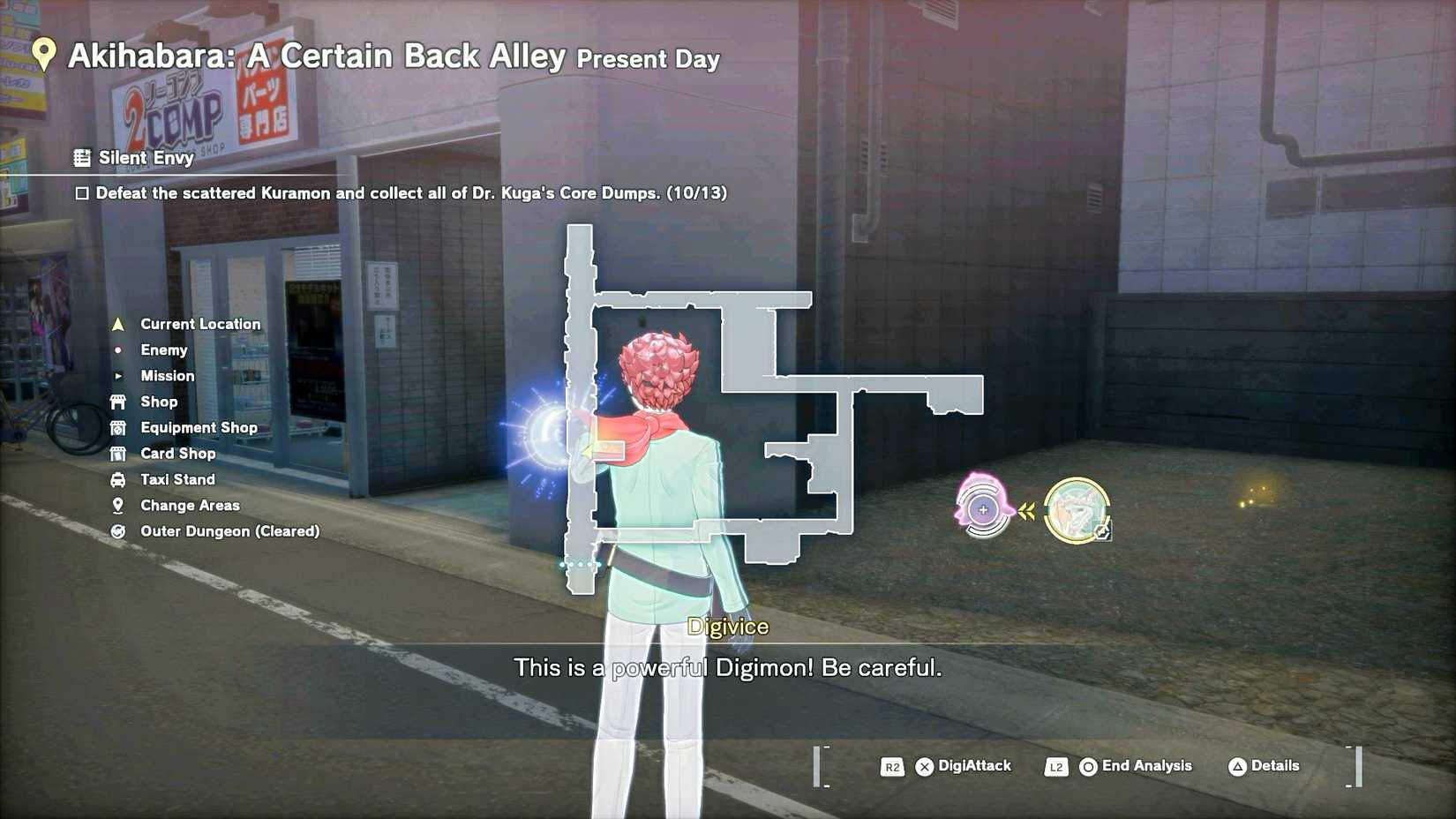Image resolution: width=1456 pixels, height=819 pixels.
Task: Click the Digivice label above the dialogue
Action: (729, 627)
